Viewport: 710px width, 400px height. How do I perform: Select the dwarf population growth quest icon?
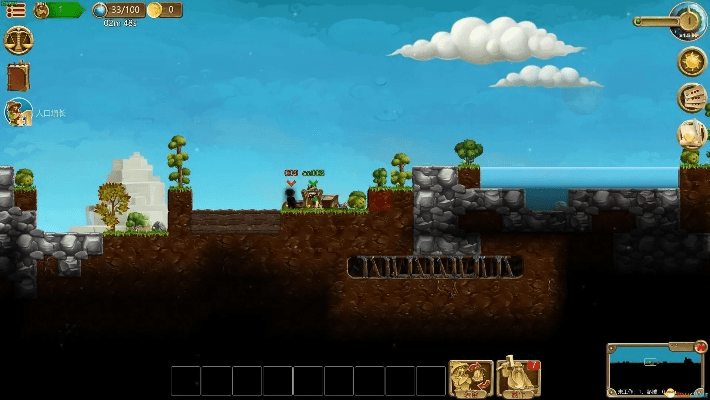pyautogui.click(x=18, y=113)
